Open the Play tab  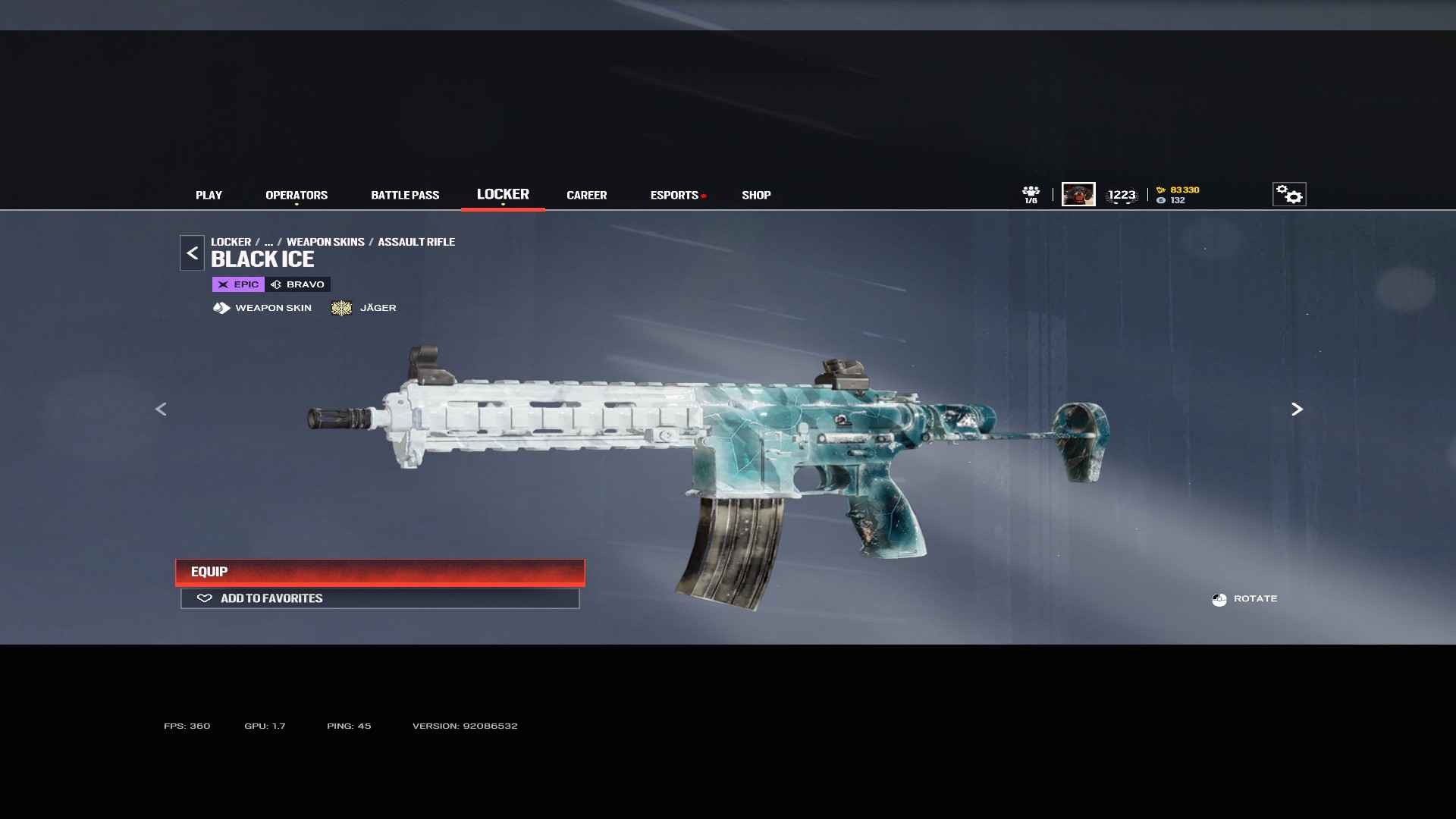pos(209,195)
